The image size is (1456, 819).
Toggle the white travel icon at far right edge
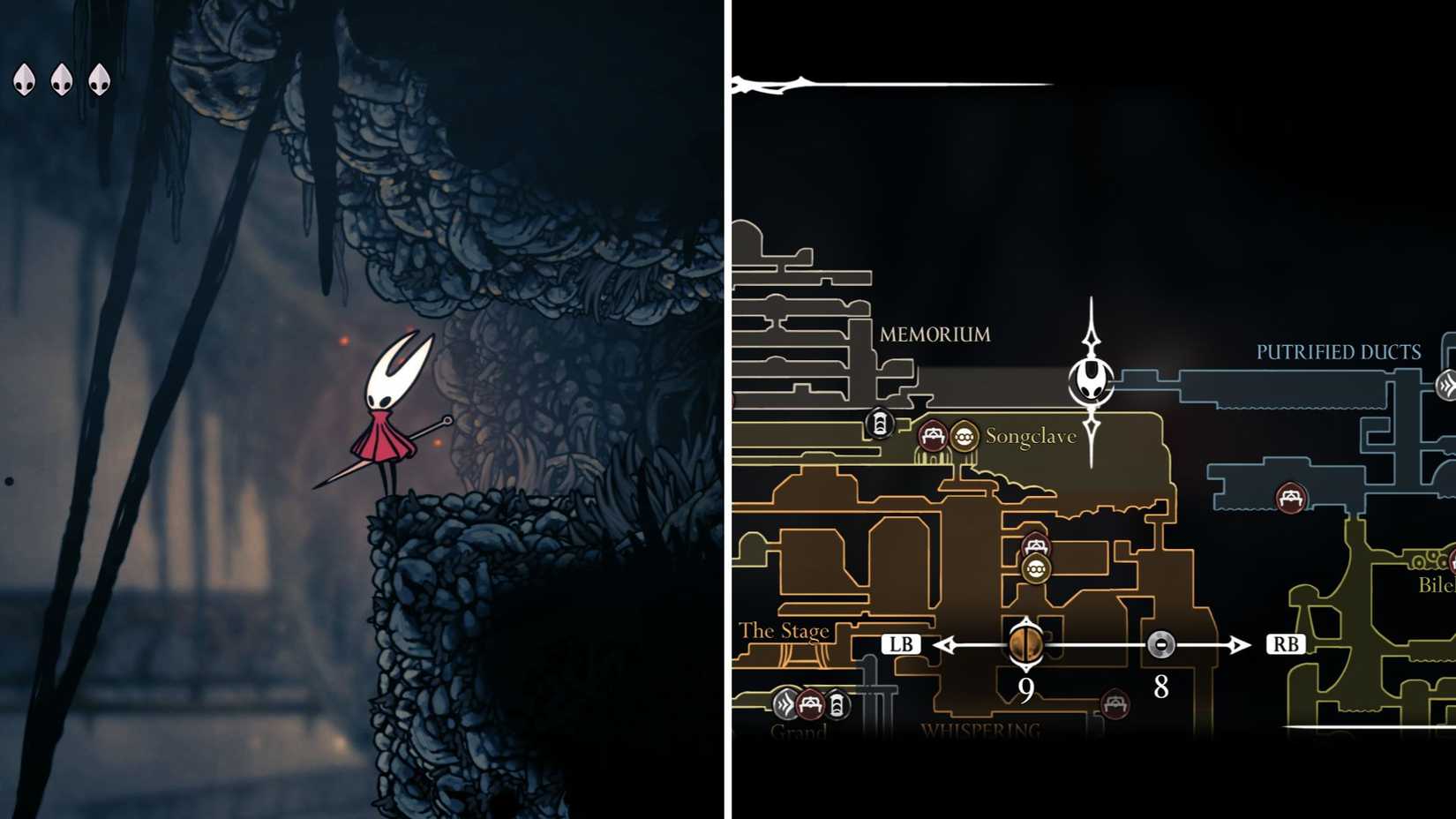(x=1445, y=384)
